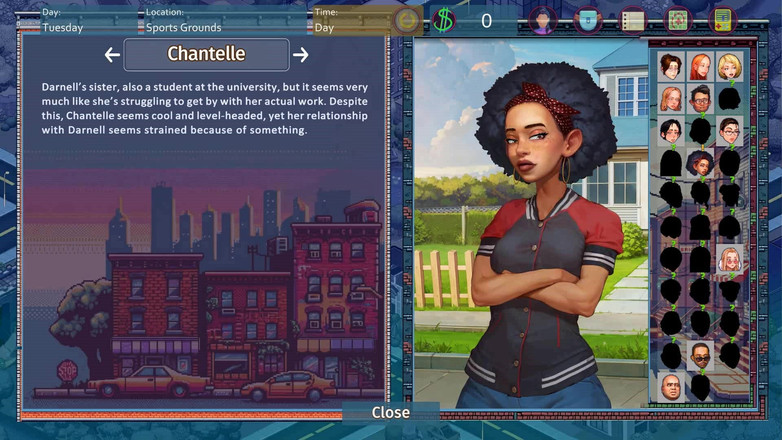This screenshot has height=440, width=782.
Task: Click the round yellow power button
Action: point(406,20)
